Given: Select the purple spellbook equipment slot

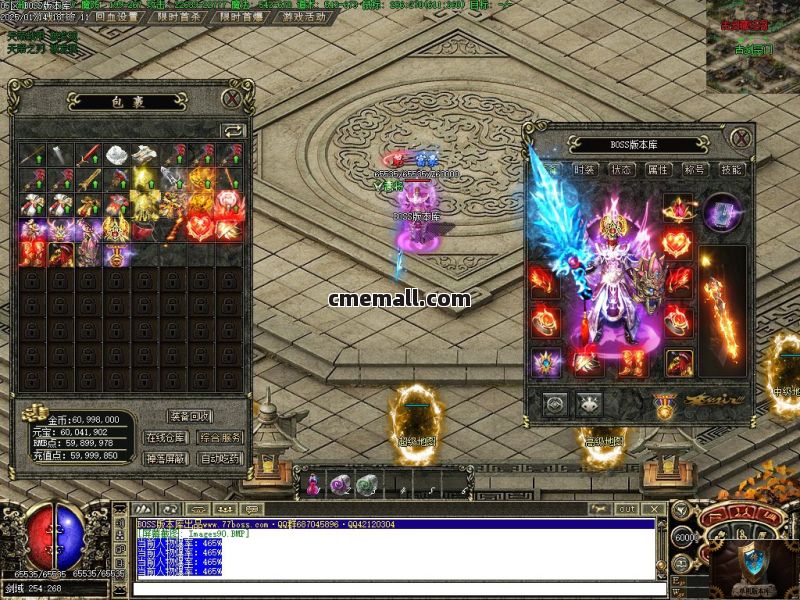Looking at the screenshot, I should point(721,213).
